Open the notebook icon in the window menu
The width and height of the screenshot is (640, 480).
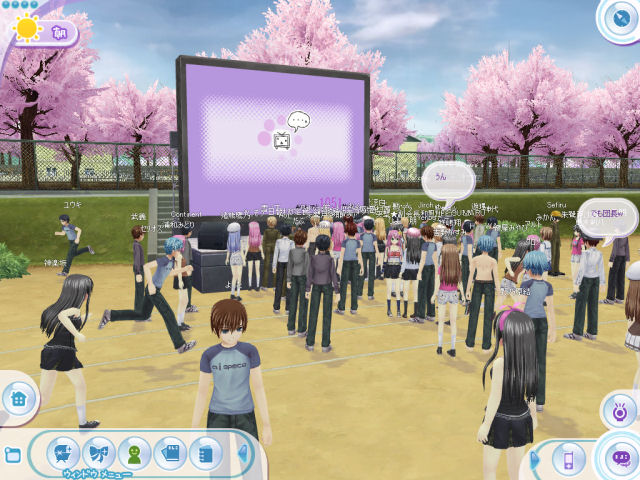point(206,452)
